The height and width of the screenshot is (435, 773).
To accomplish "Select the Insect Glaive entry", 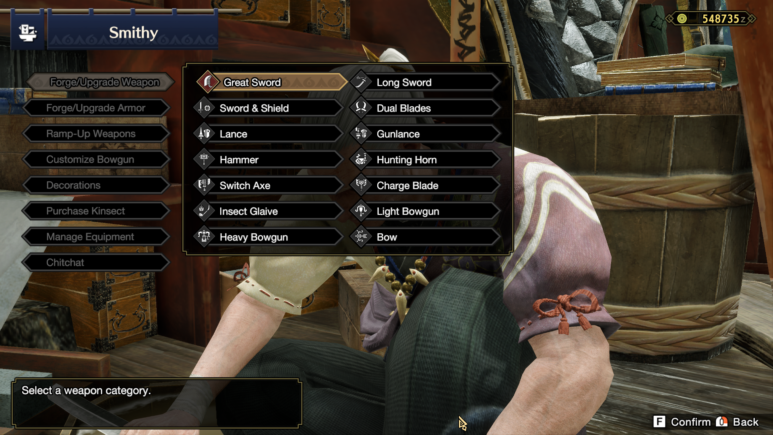I will click(x=267, y=212).
